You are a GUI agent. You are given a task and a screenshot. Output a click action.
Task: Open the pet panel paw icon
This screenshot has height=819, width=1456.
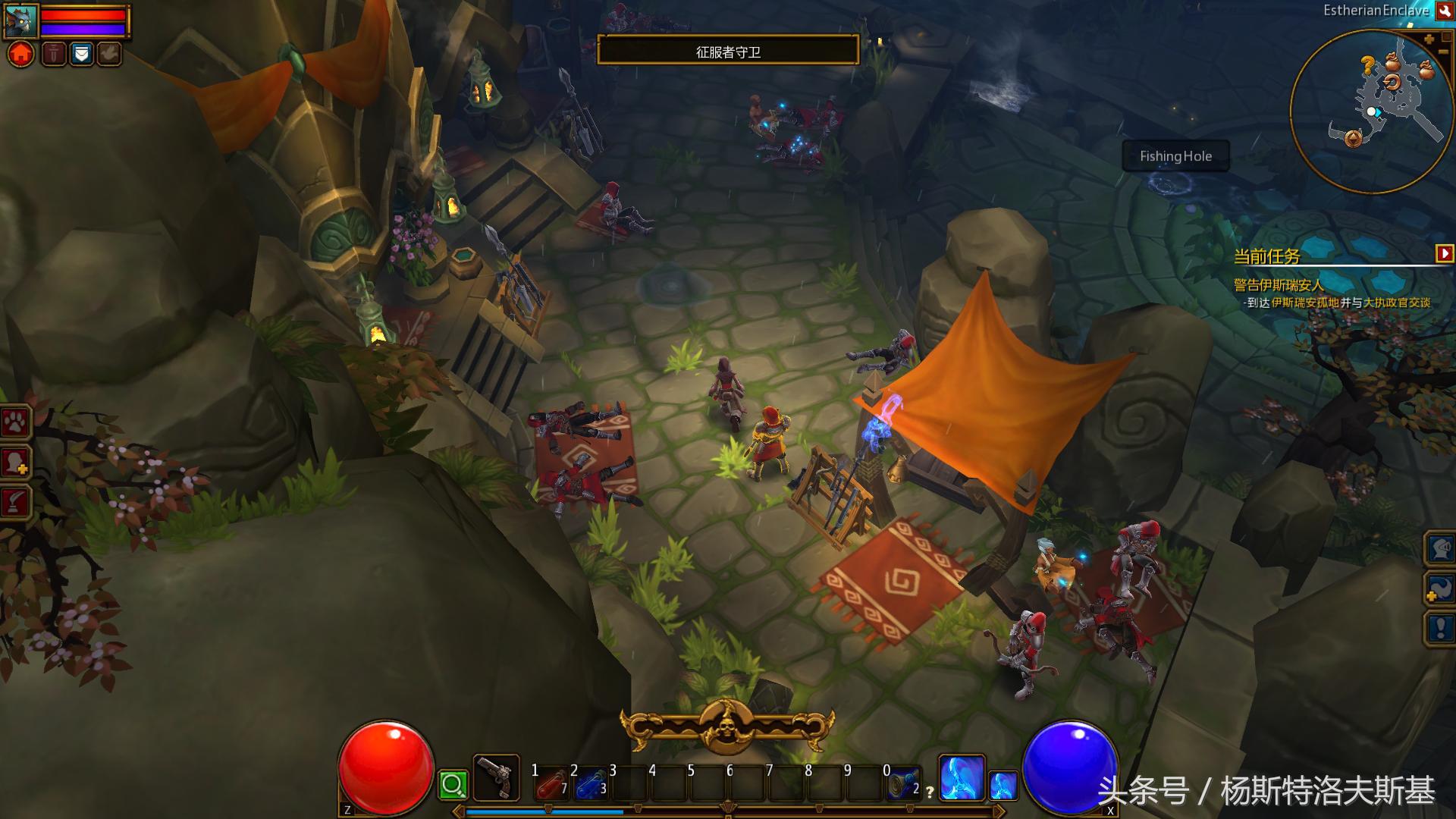click(x=15, y=422)
